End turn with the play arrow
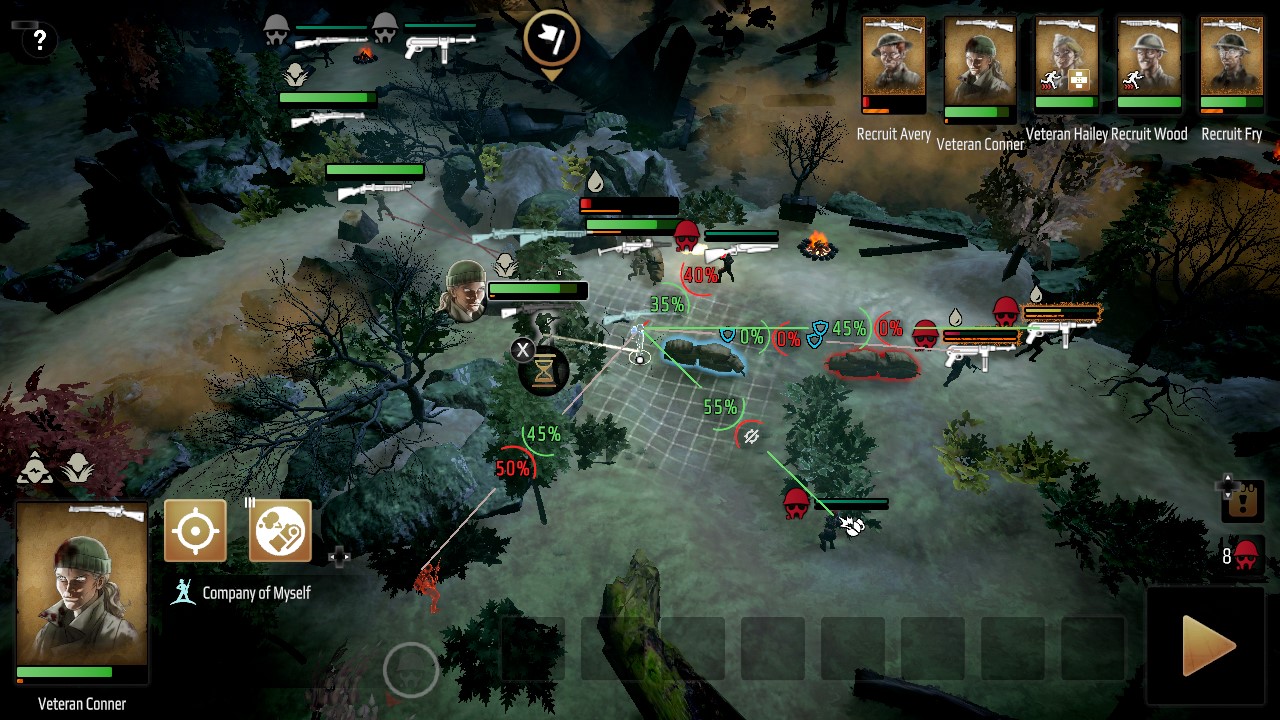 pos(1209,647)
